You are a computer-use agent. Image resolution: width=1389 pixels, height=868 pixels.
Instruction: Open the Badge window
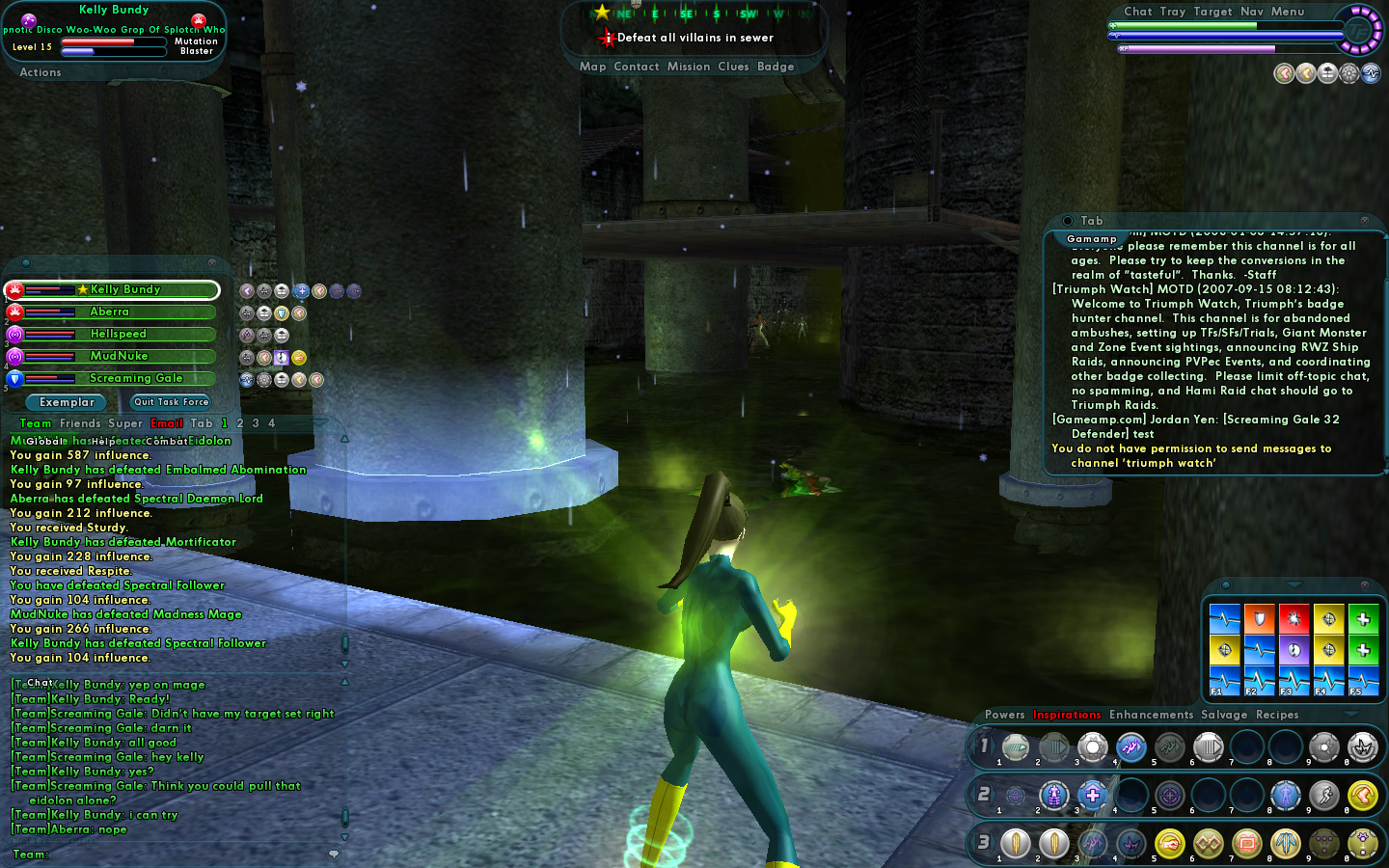pyautogui.click(x=776, y=67)
